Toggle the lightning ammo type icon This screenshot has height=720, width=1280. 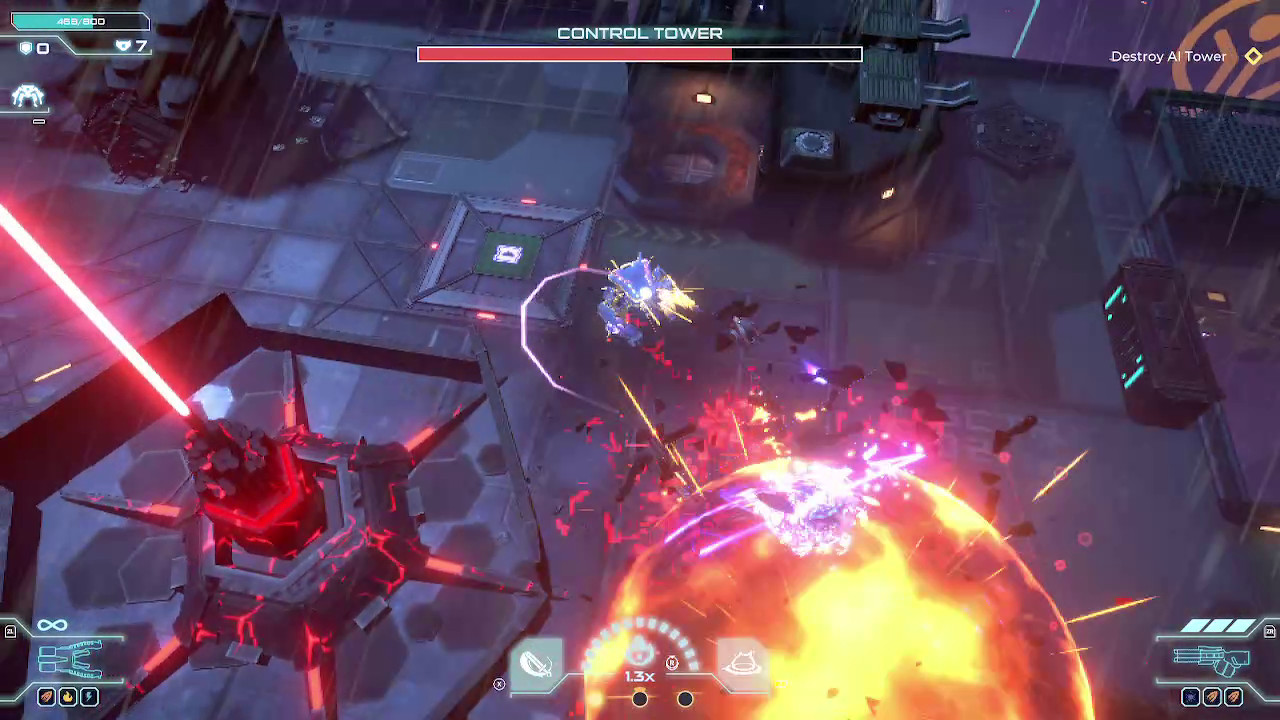90,696
